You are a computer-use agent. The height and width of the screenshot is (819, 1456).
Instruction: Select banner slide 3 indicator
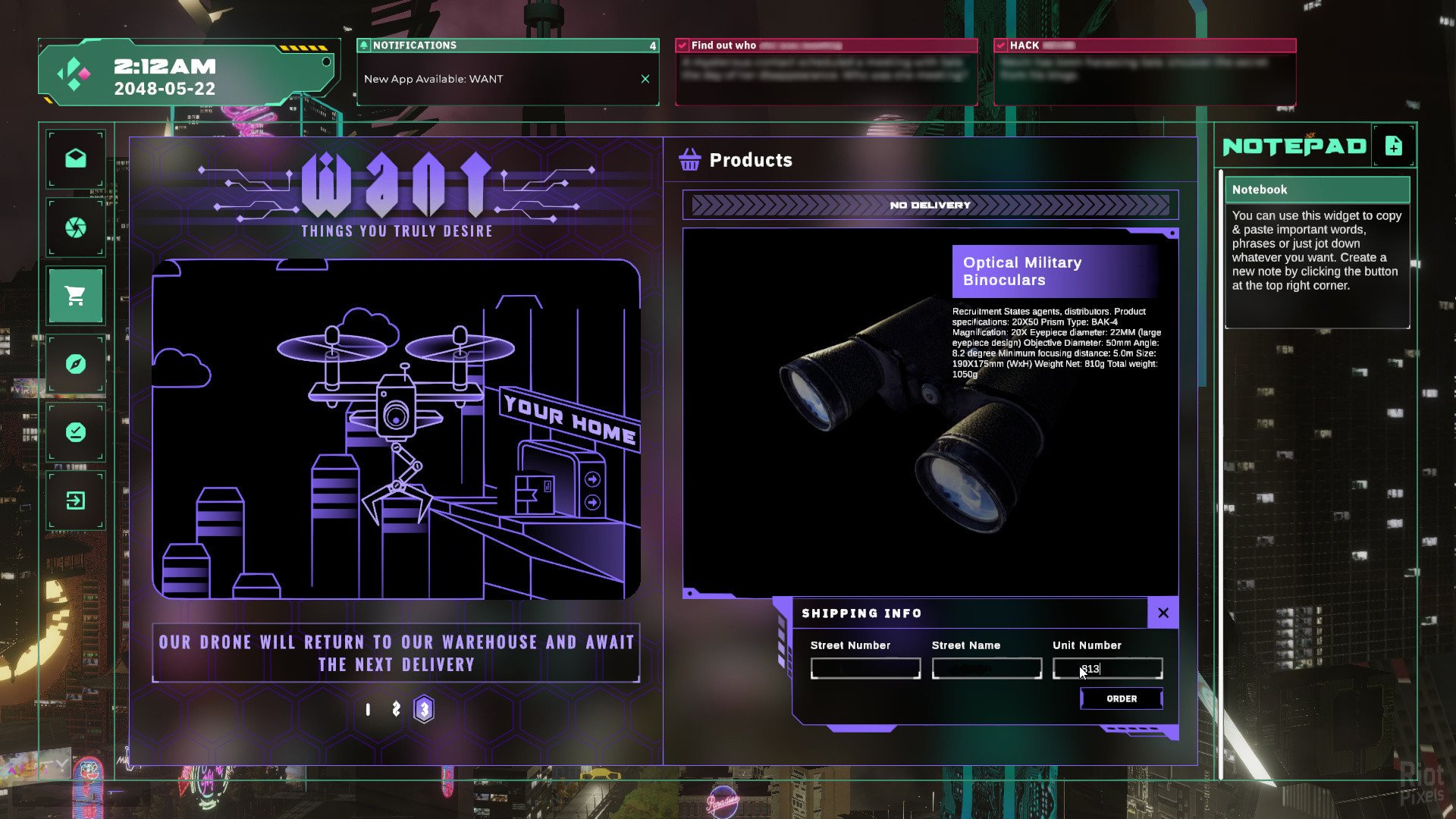[x=424, y=710]
